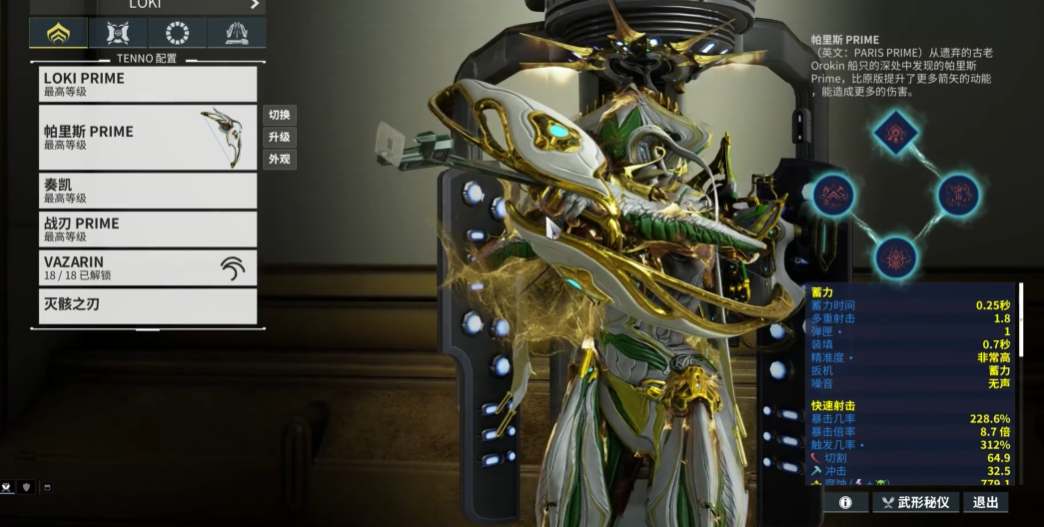
Task: Pick the 战刃 PRIME melee row
Action: 148,229
